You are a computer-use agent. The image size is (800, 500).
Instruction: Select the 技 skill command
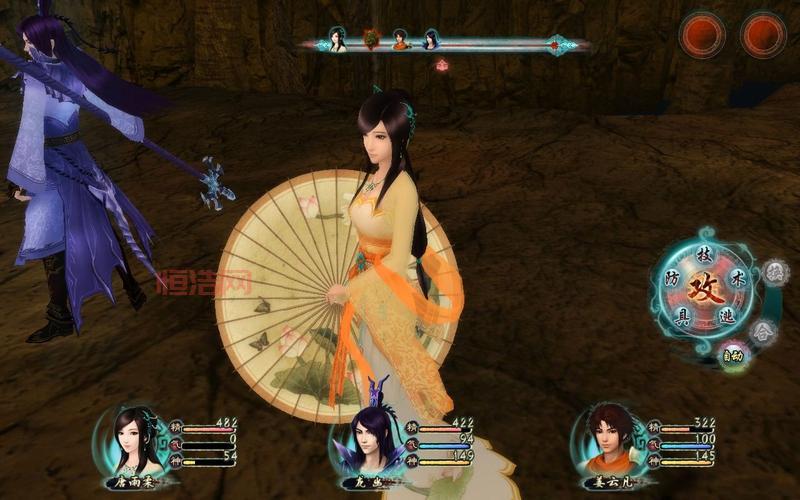click(x=704, y=256)
